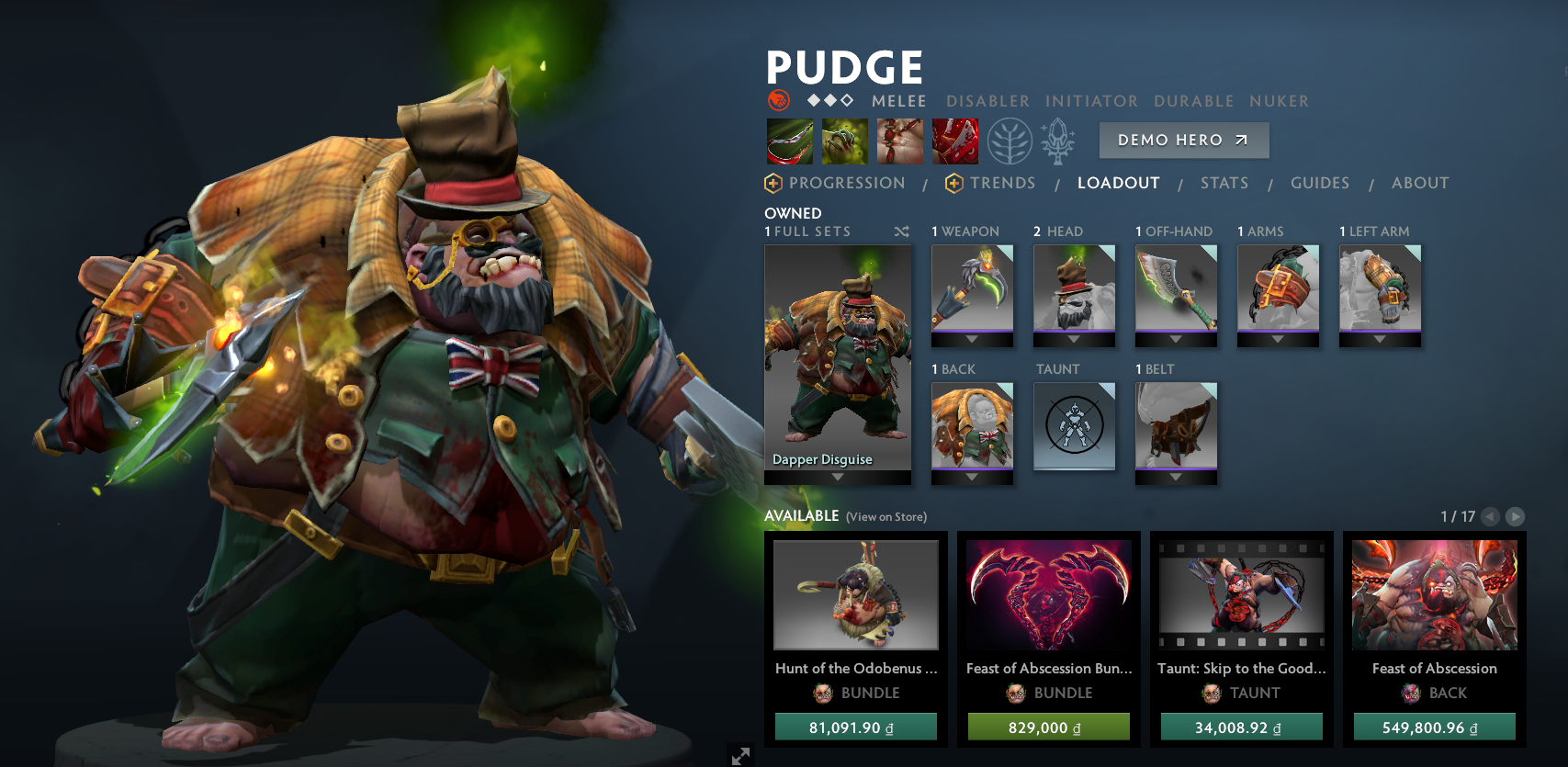Screen dimensions: 1568x767
Task: Switch to the STATS tab
Action: (1224, 183)
